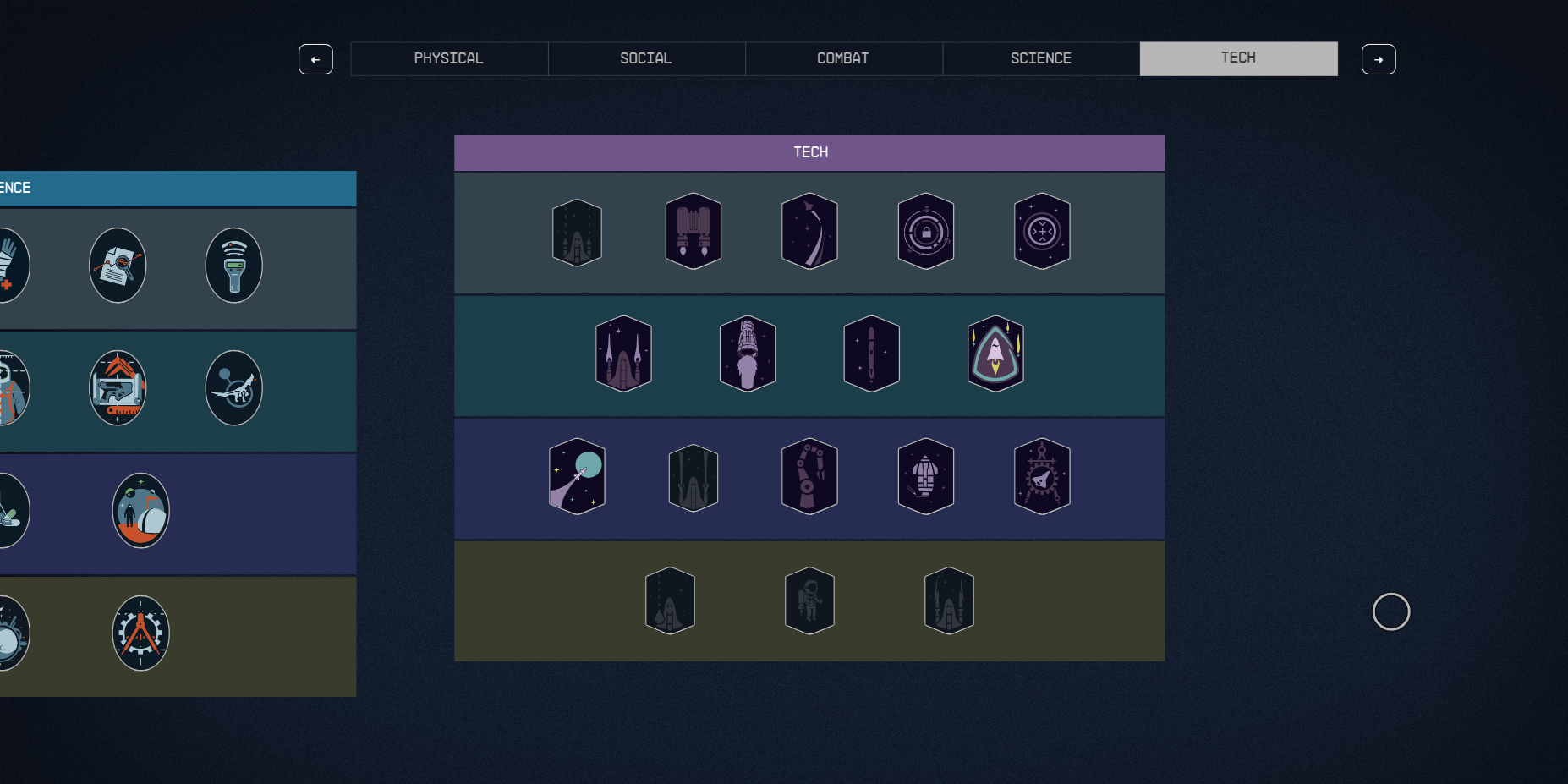Image resolution: width=1568 pixels, height=784 pixels.
Task: Select the robotic arm Robotics skill
Action: click(x=809, y=475)
